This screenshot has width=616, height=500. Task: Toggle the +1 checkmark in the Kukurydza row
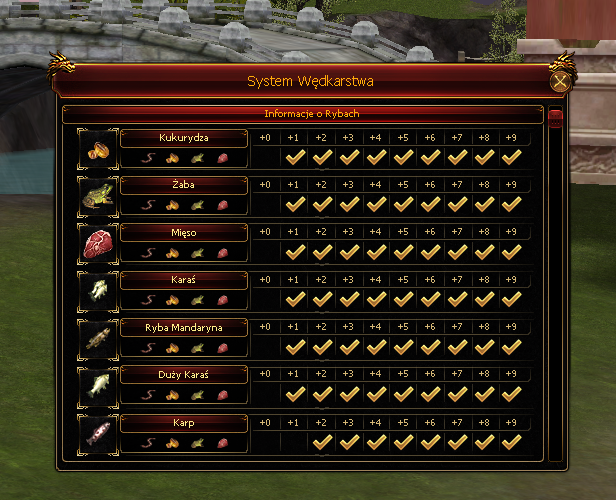pyautogui.click(x=294, y=157)
